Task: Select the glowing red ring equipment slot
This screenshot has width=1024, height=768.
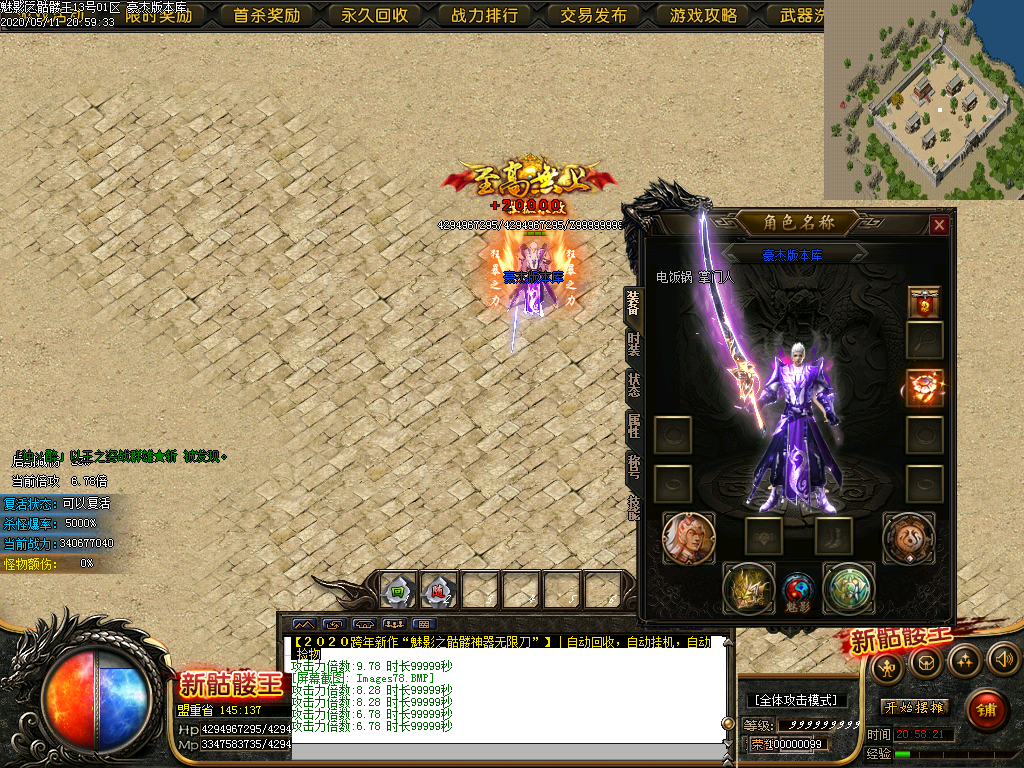Action: [924, 388]
